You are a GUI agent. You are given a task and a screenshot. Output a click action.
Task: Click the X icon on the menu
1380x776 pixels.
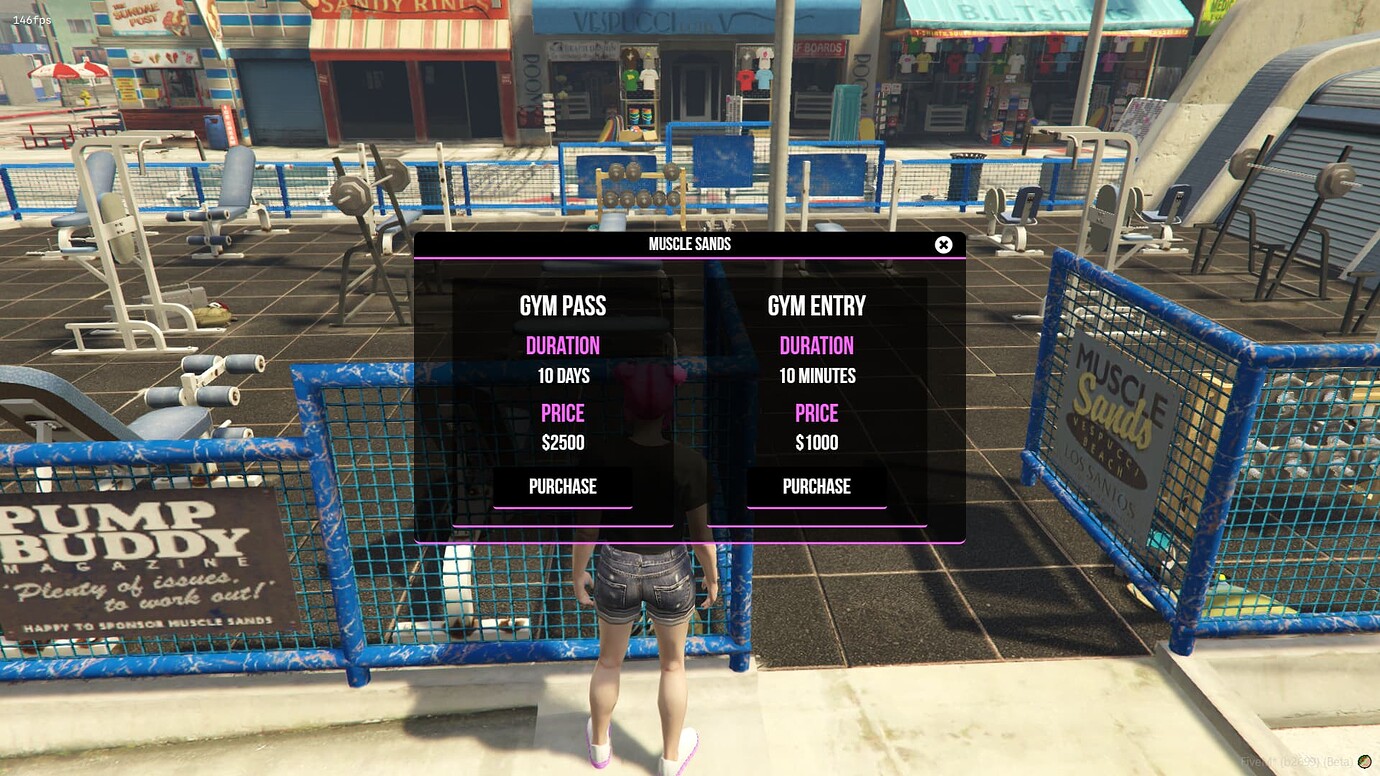(943, 244)
